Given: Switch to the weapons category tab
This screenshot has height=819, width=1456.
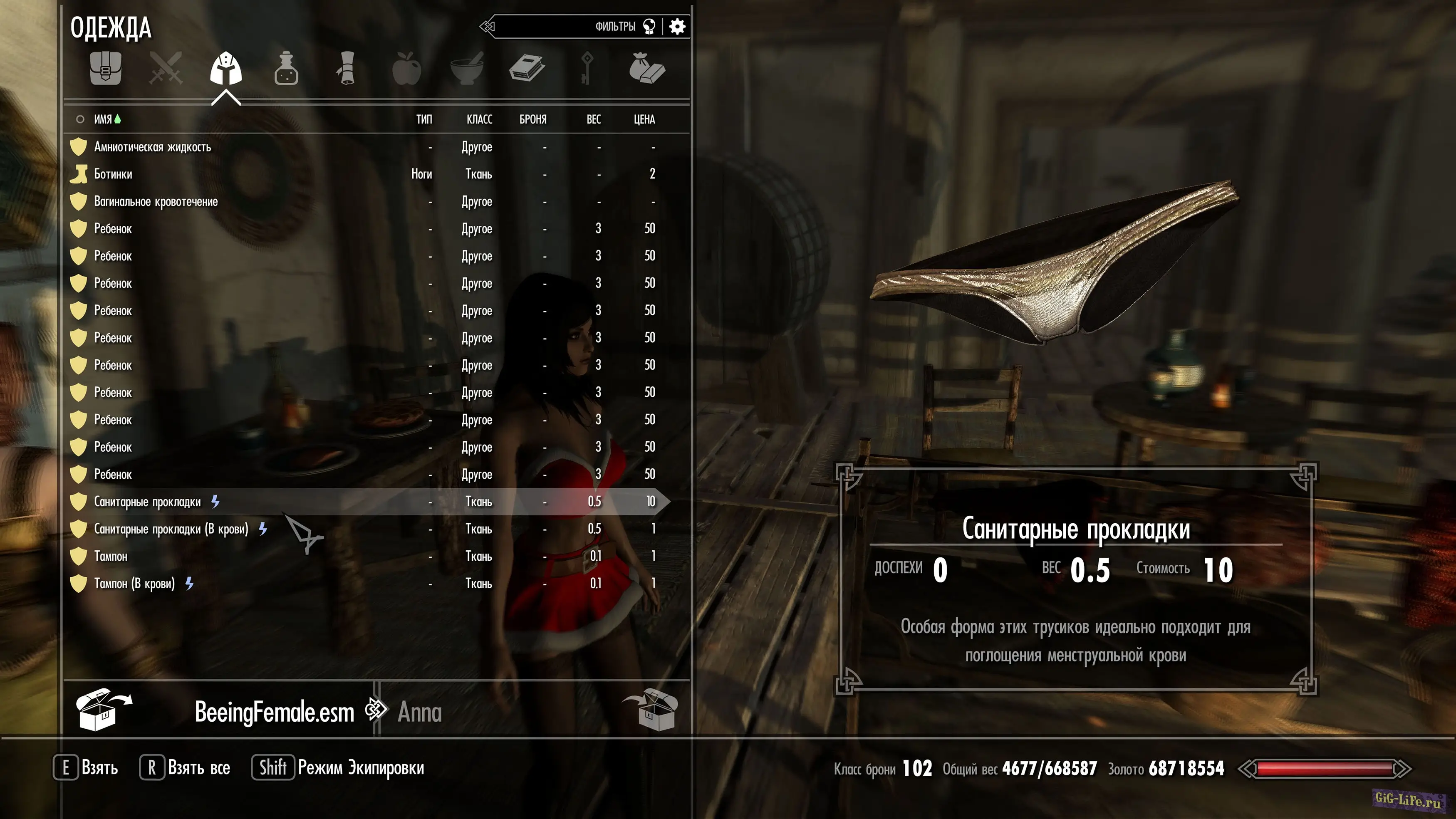Looking at the screenshot, I should click(x=166, y=69).
